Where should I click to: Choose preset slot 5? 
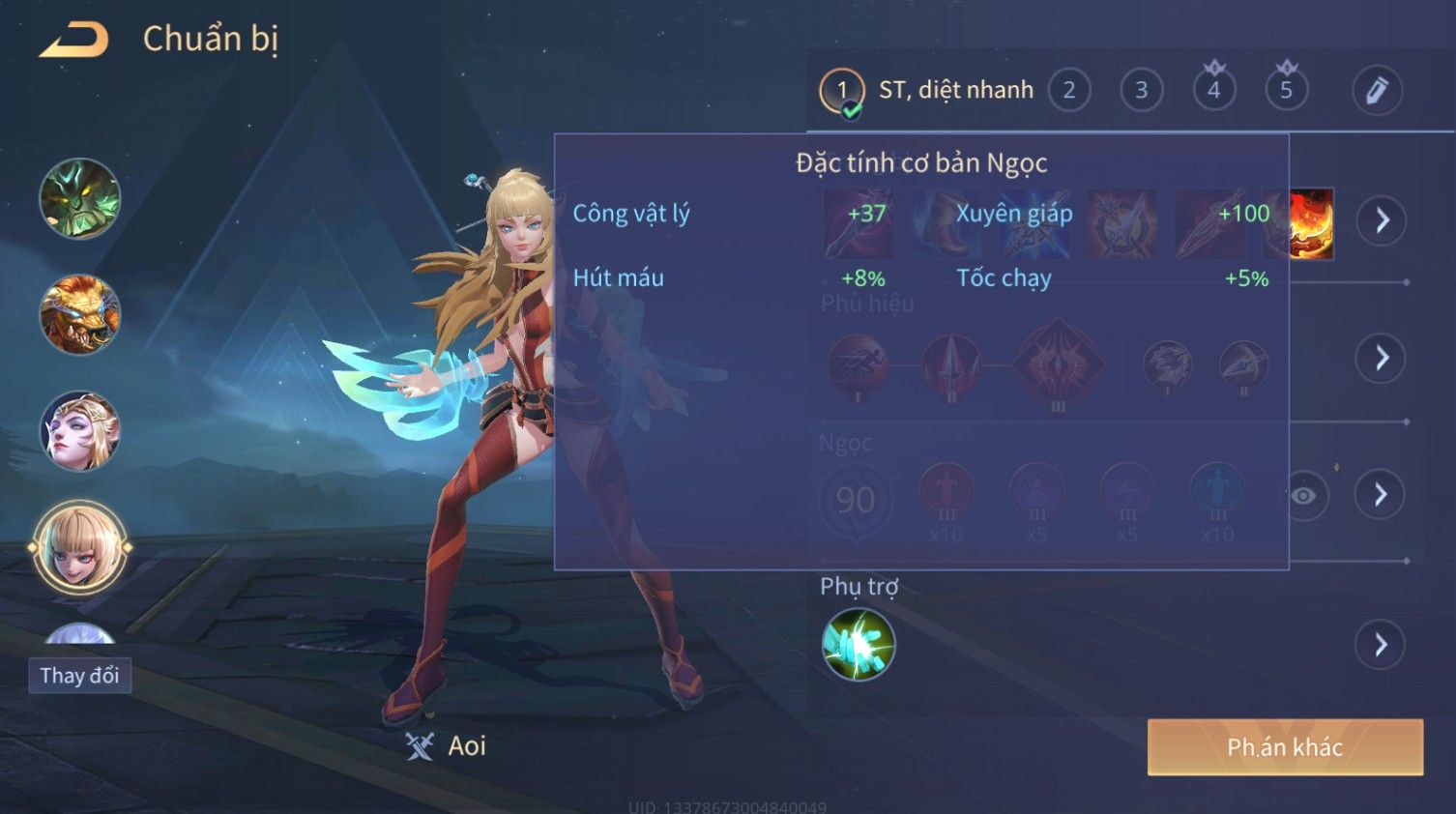pyautogui.click(x=1286, y=91)
